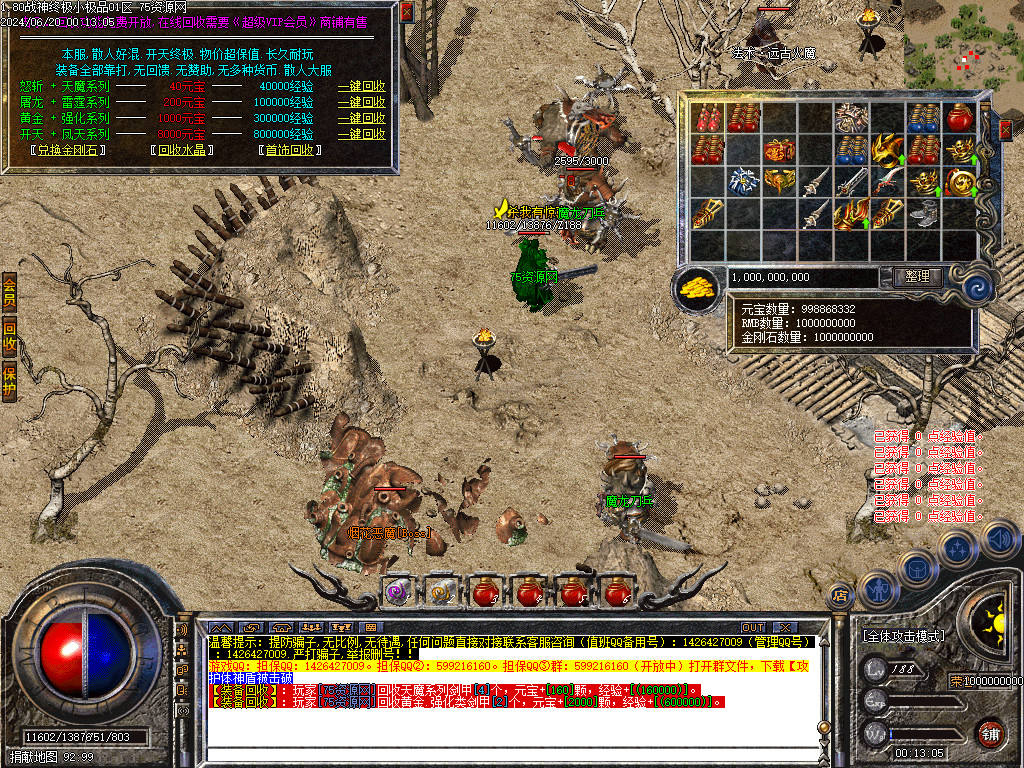Click the OUT button above the chat
Screen dimensions: 1024x768
tap(753, 627)
